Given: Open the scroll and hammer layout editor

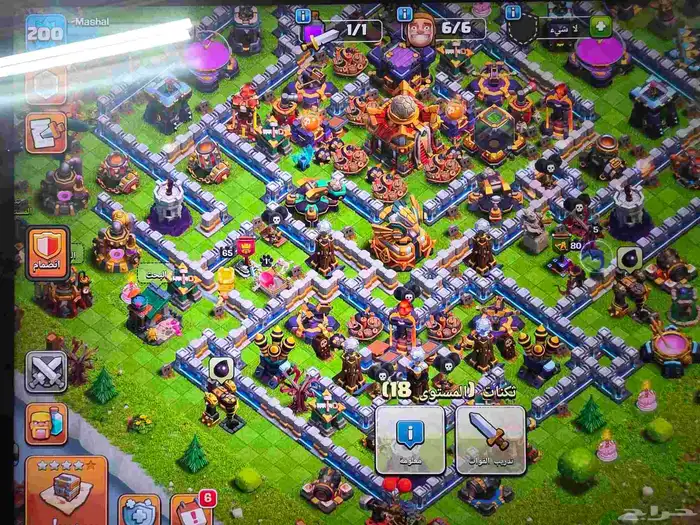Looking at the screenshot, I should click(46, 133).
